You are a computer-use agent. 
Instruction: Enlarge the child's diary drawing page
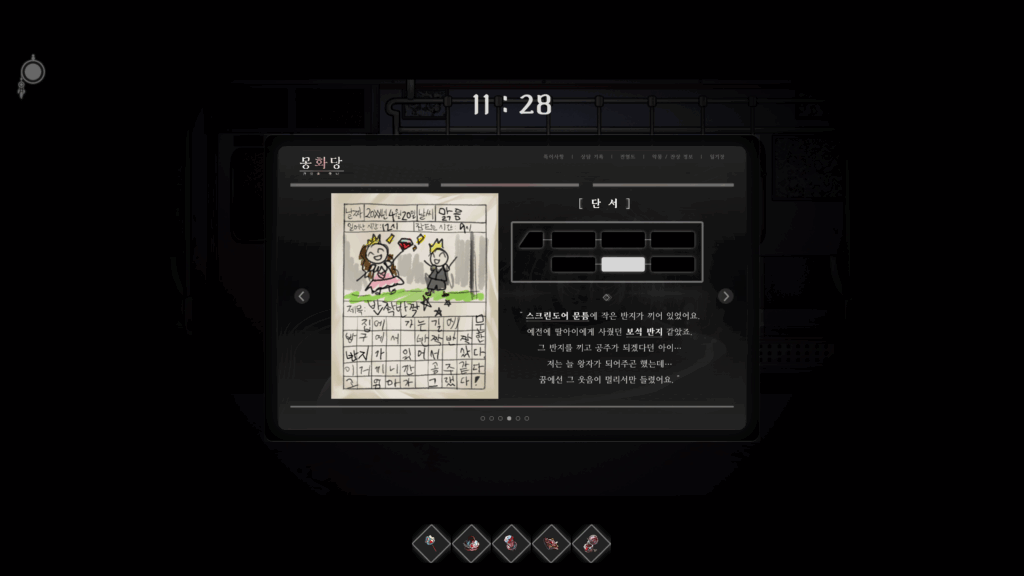[x=414, y=295]
